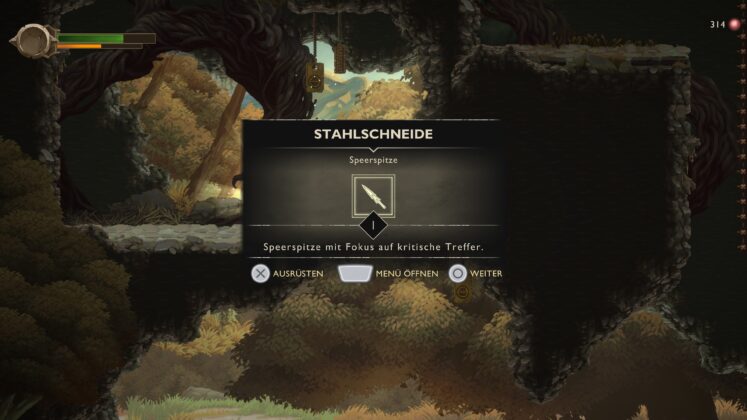
Task: Select the Stahlschneide spear tip icon
Action: coord(373,196)
